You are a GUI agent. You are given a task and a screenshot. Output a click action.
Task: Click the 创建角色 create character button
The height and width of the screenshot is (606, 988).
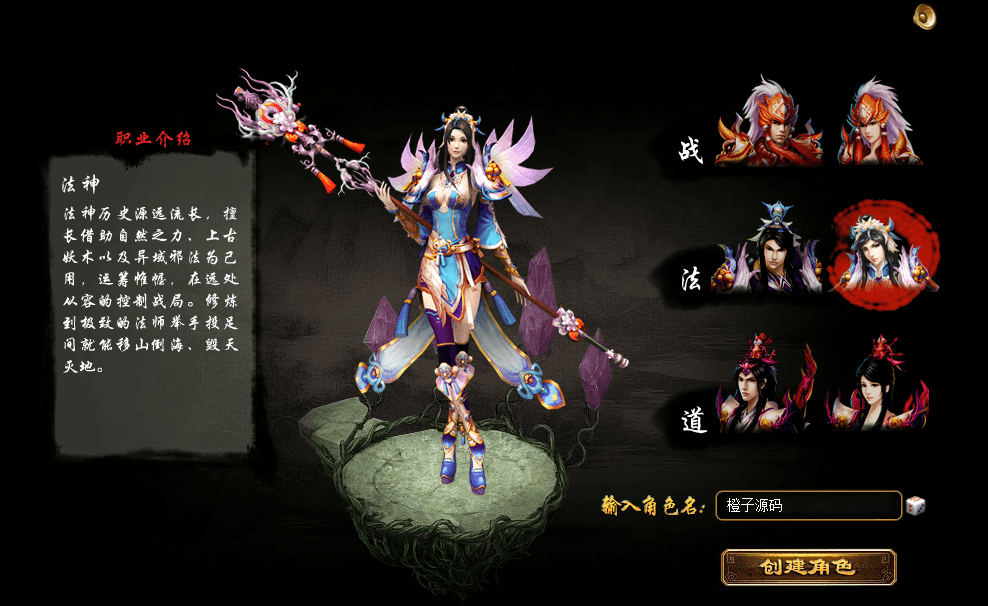click(808, 567)
